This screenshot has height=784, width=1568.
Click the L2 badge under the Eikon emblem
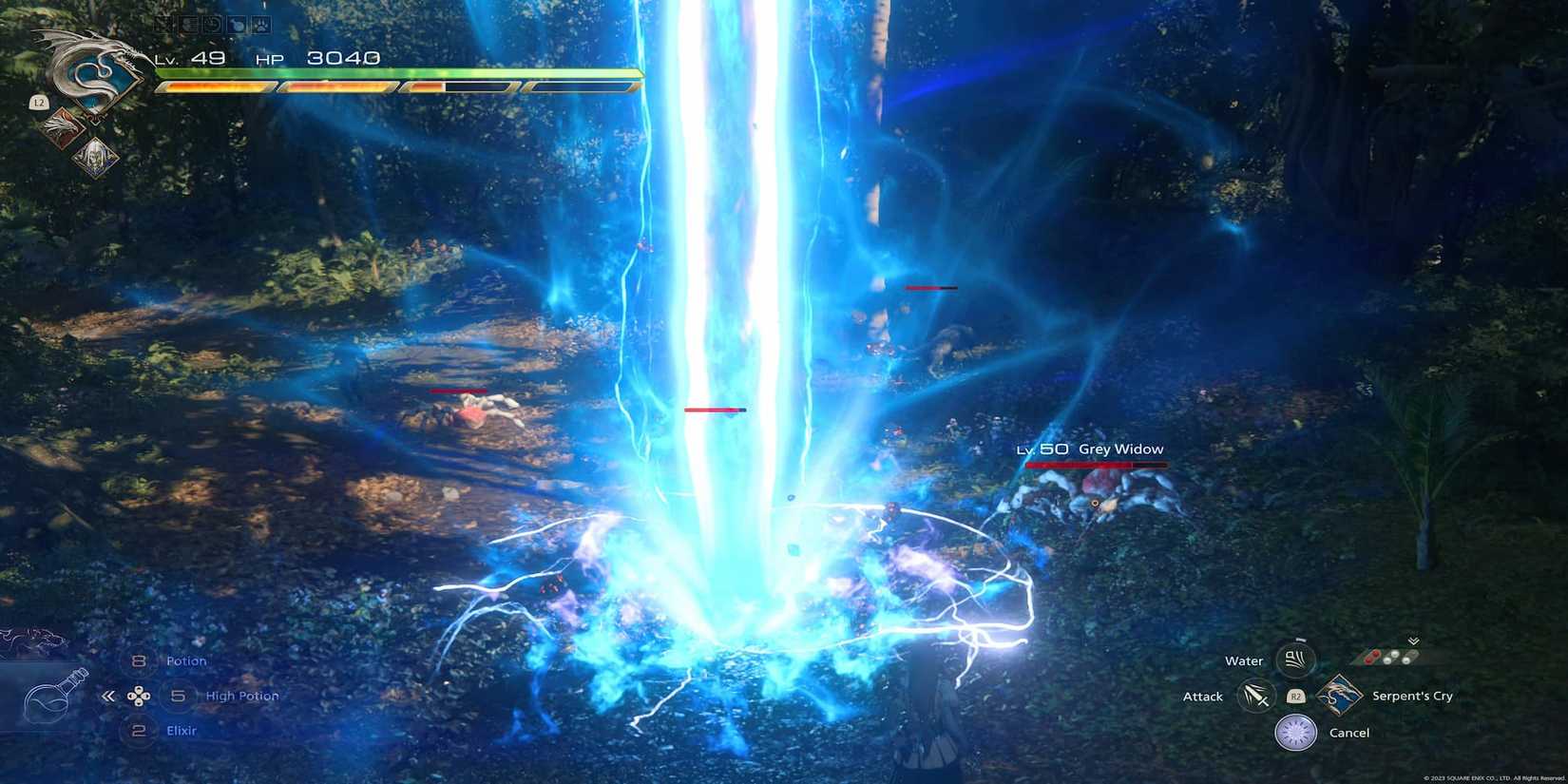tap(39, 102)
